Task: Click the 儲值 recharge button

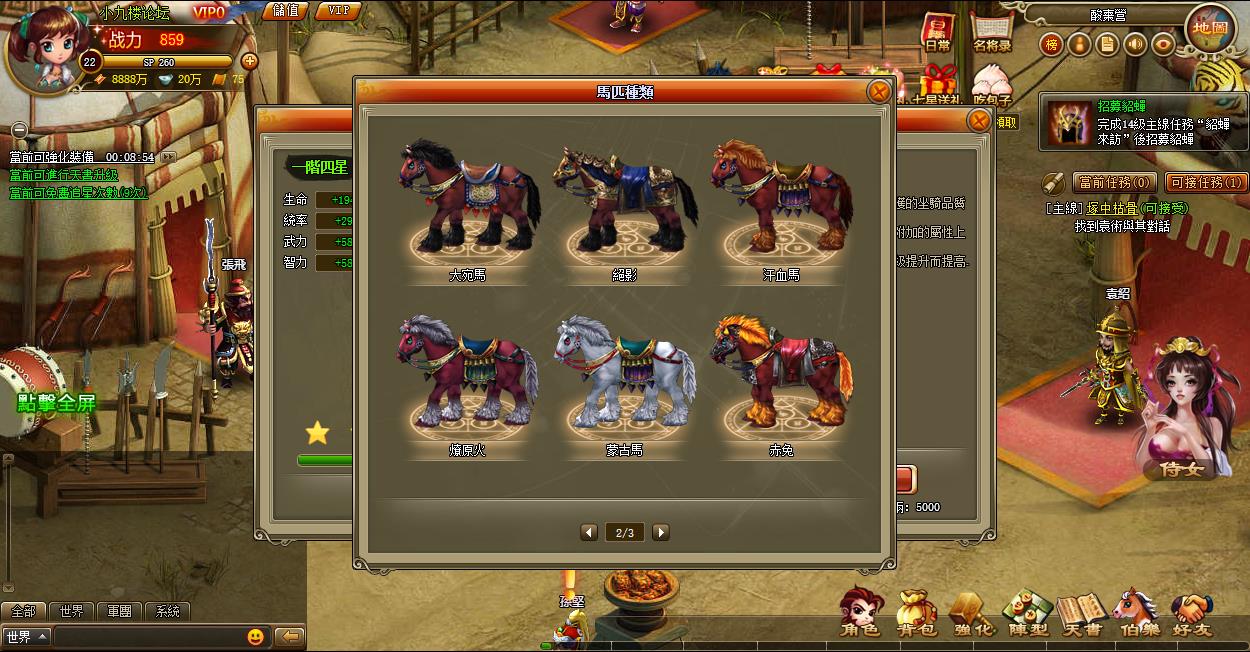Action: [x=285, y=11]
